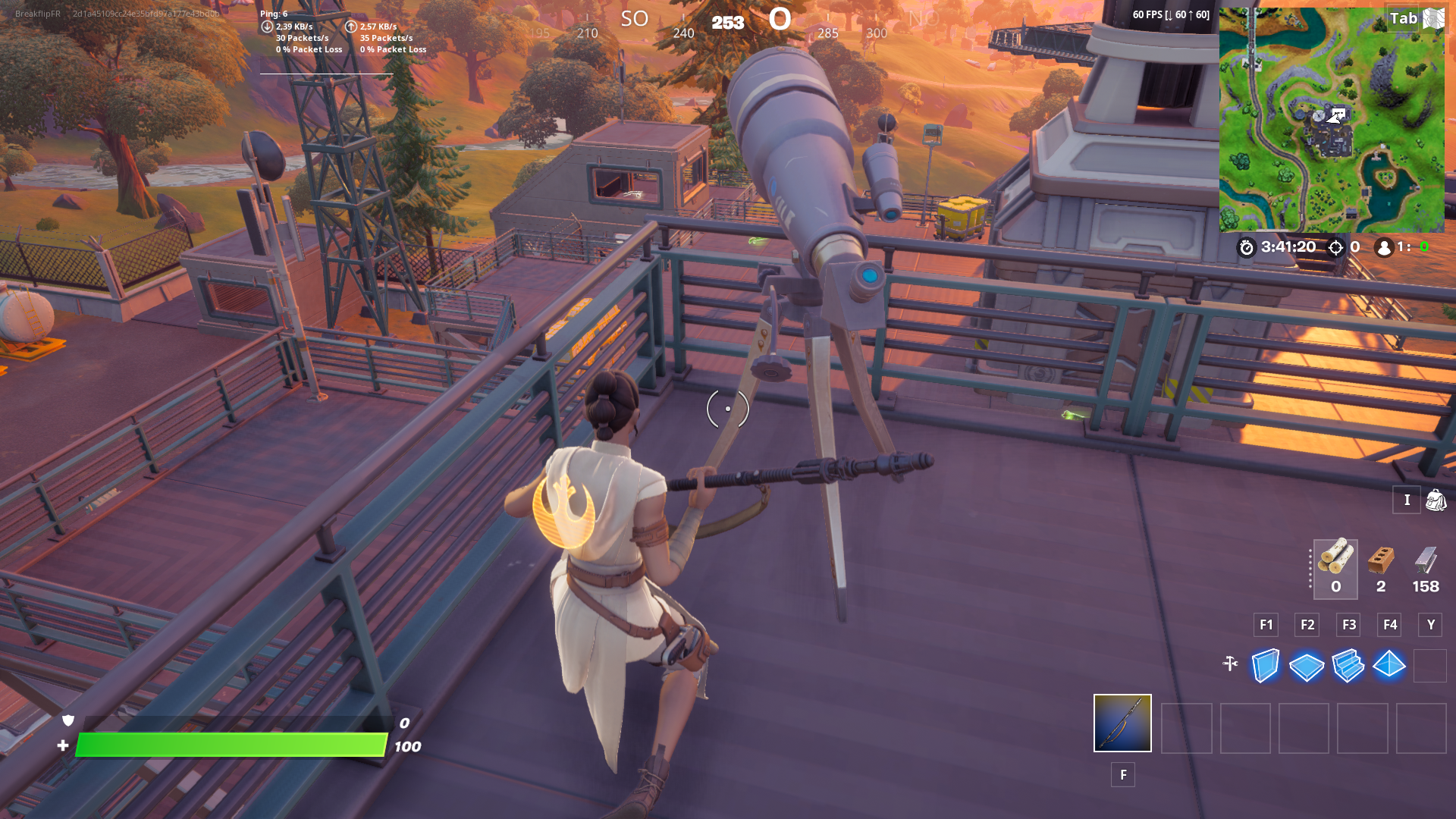Click the players remaining person icon

[x=1382, y=246]
